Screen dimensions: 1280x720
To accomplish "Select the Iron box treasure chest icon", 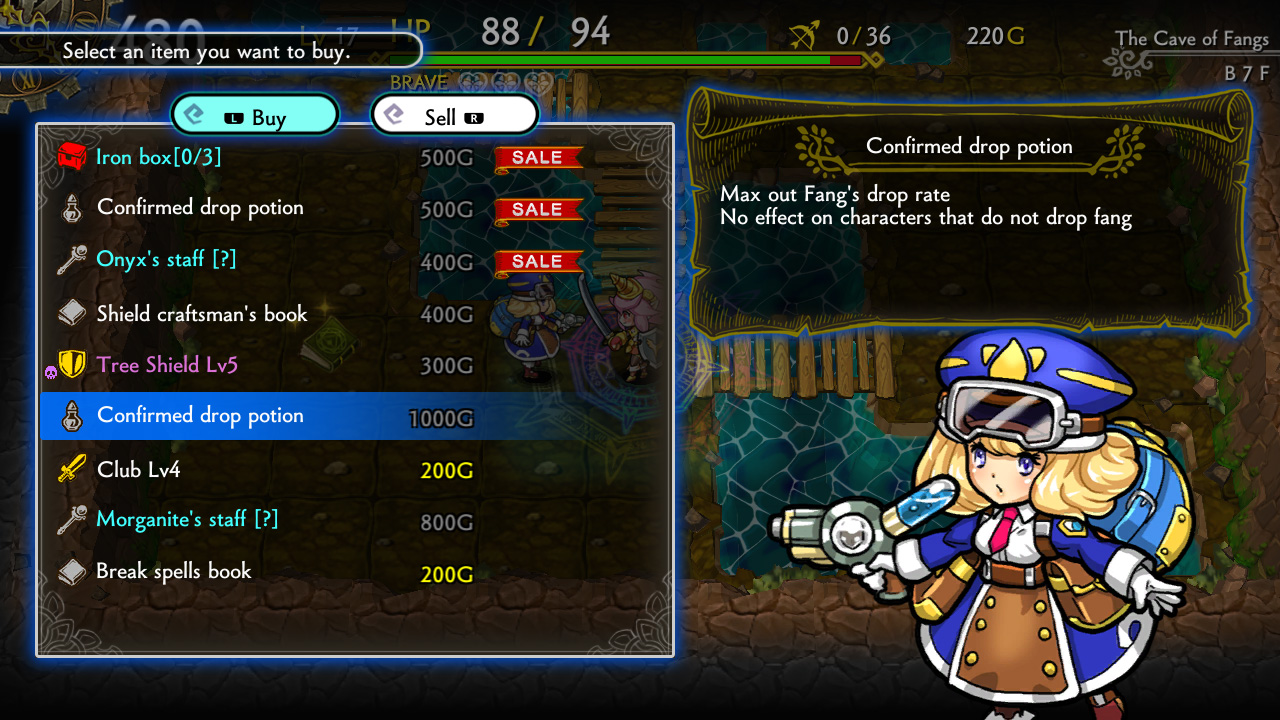I will pos(72,157).
